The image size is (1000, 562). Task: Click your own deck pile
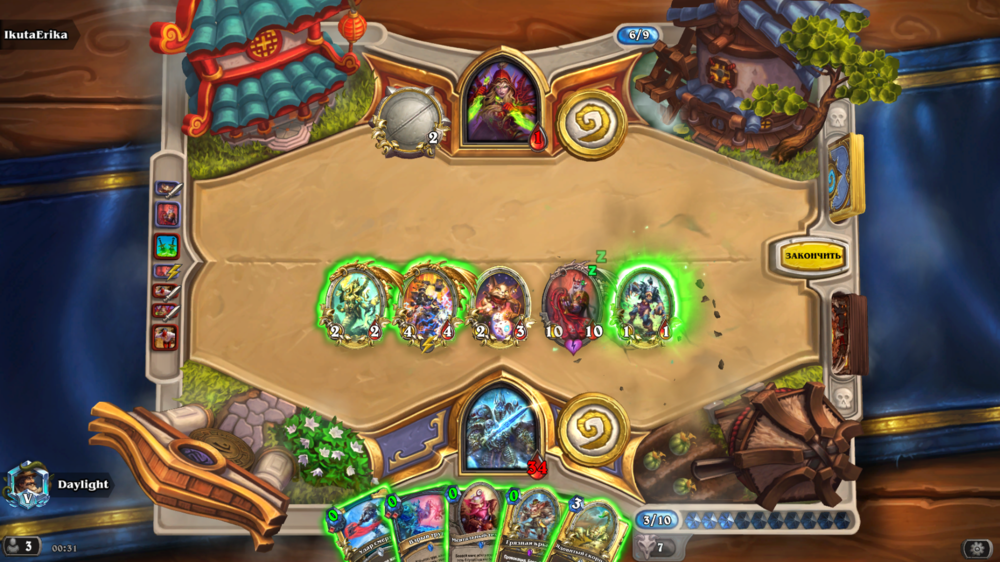coord(849,334)
